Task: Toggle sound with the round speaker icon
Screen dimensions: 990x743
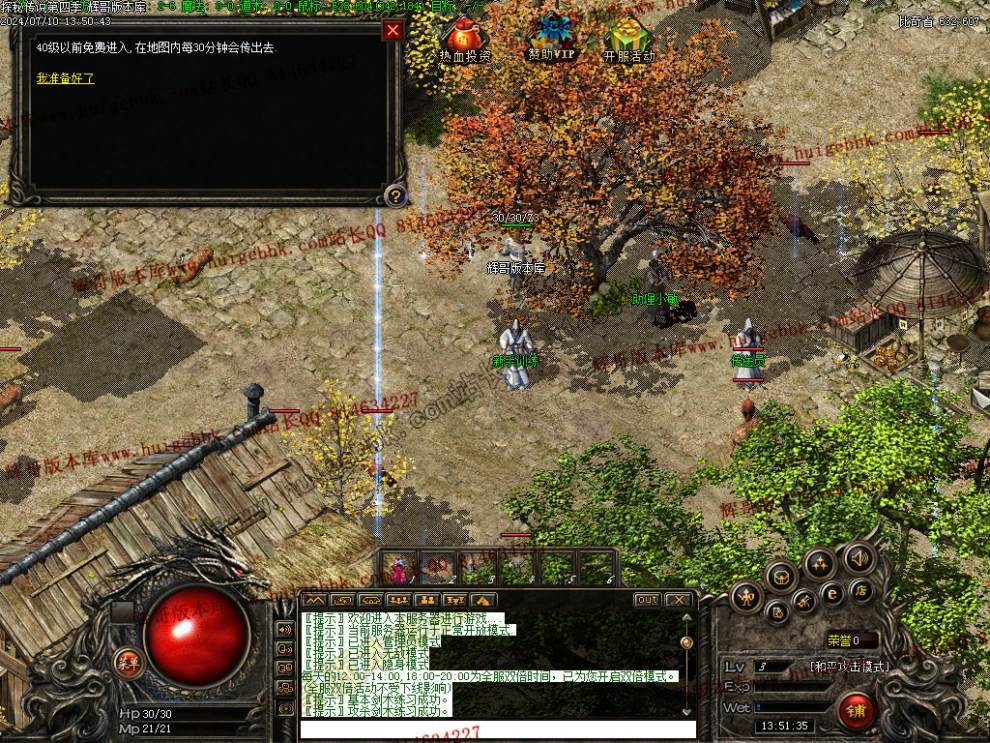Action: [858, 558]
